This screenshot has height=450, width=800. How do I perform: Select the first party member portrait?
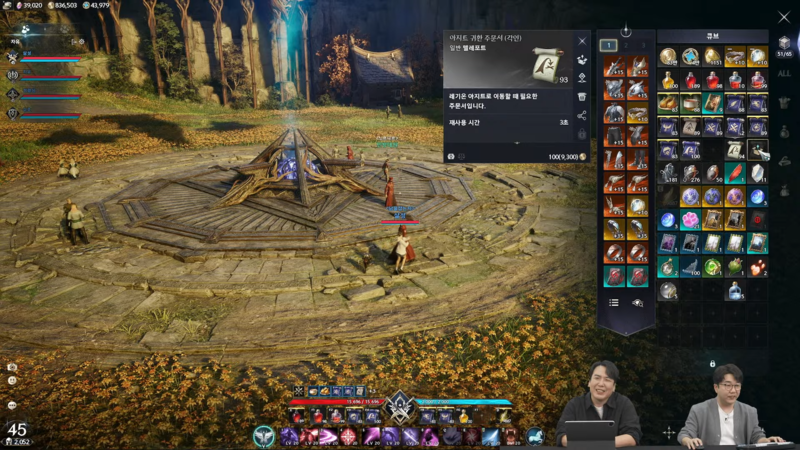point(14,57)
